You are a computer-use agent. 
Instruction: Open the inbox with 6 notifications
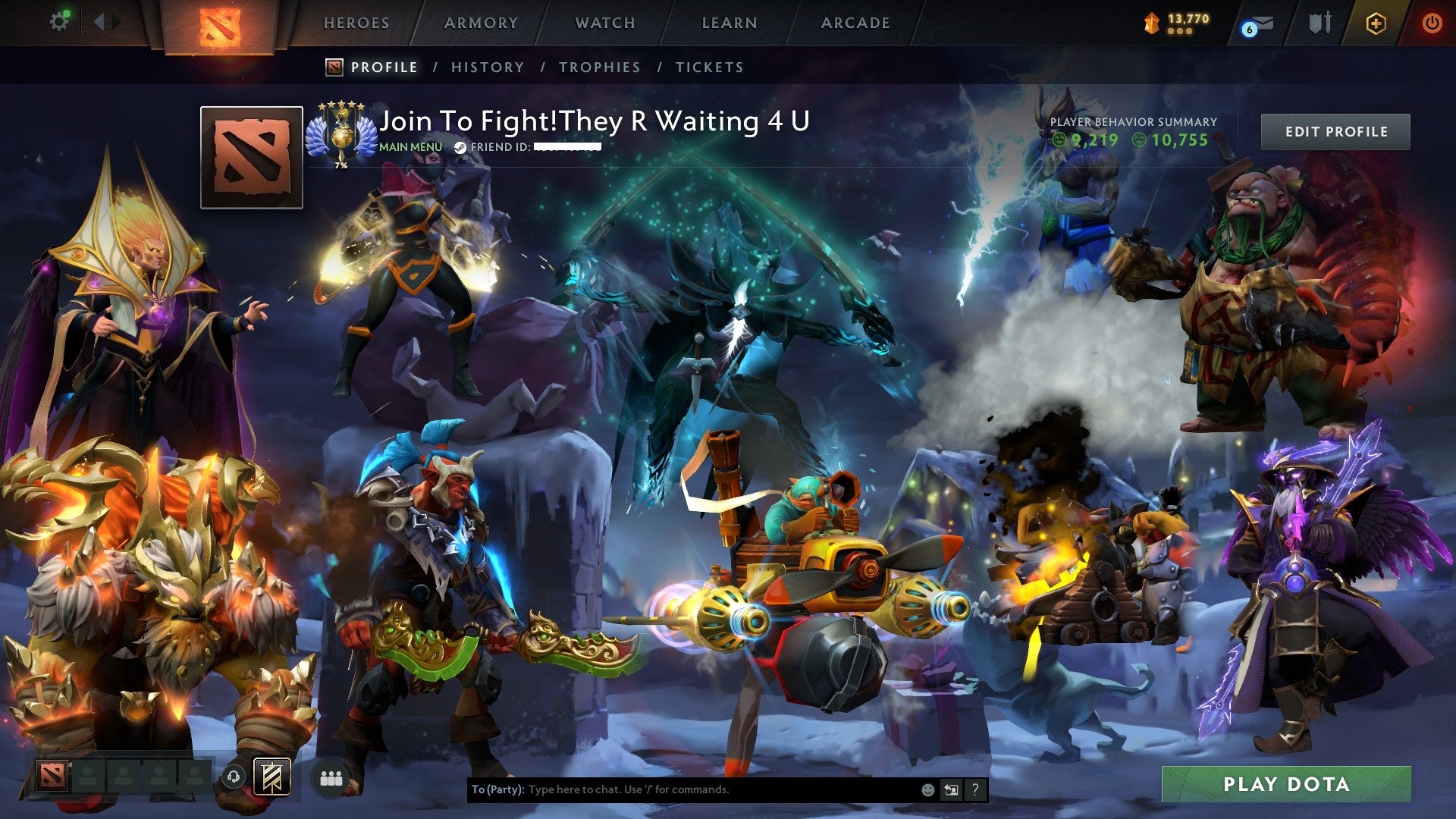1257,25
